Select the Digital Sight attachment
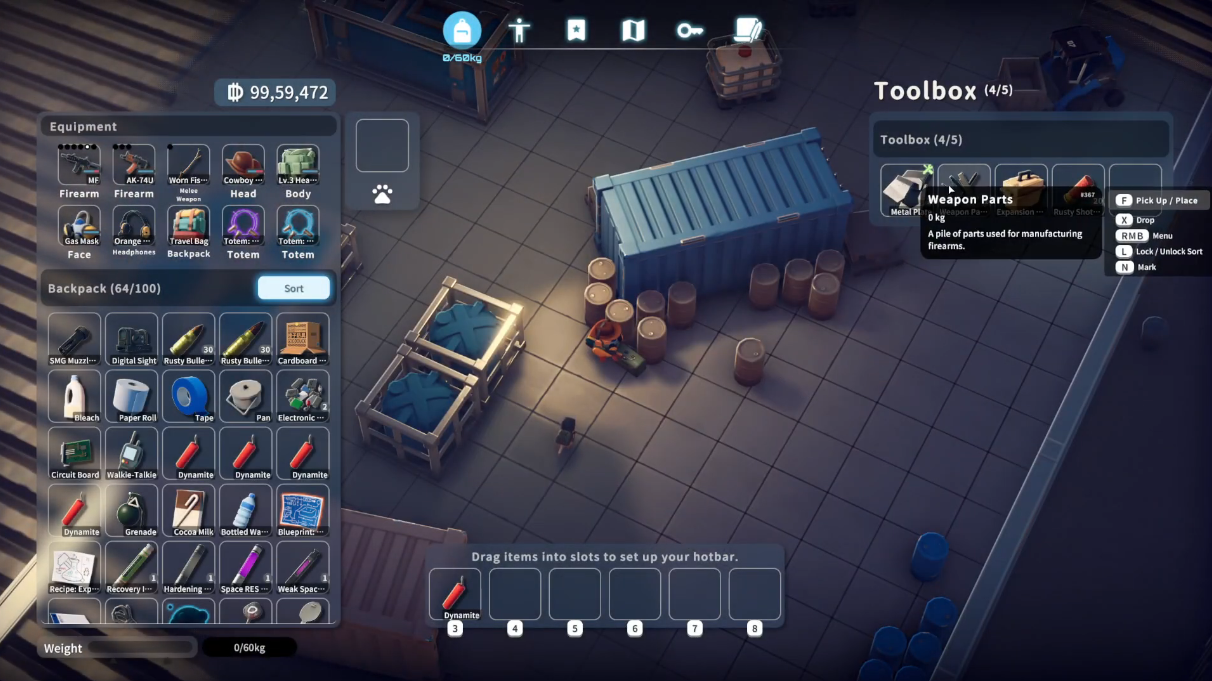This screenshot has height=681, width=1212. pyautogui.click(x=132, y=338)
